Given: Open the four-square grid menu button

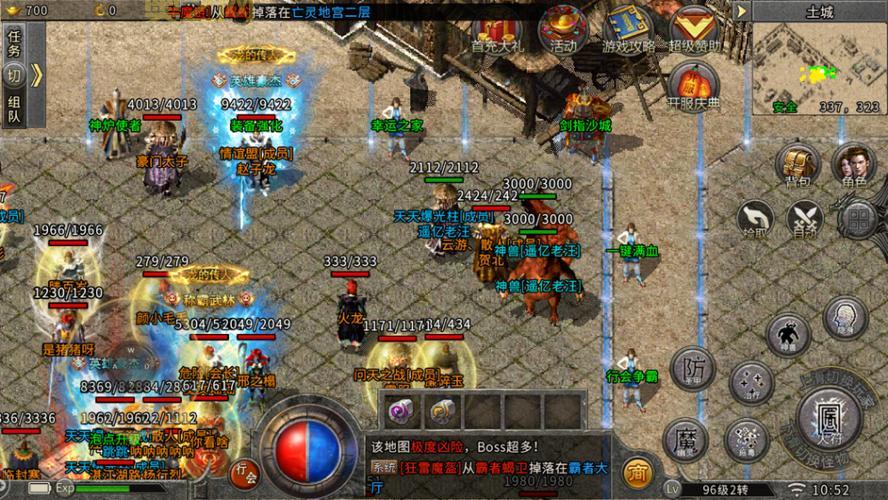Looking at the screenshot, I should click(x=857, y=219).
